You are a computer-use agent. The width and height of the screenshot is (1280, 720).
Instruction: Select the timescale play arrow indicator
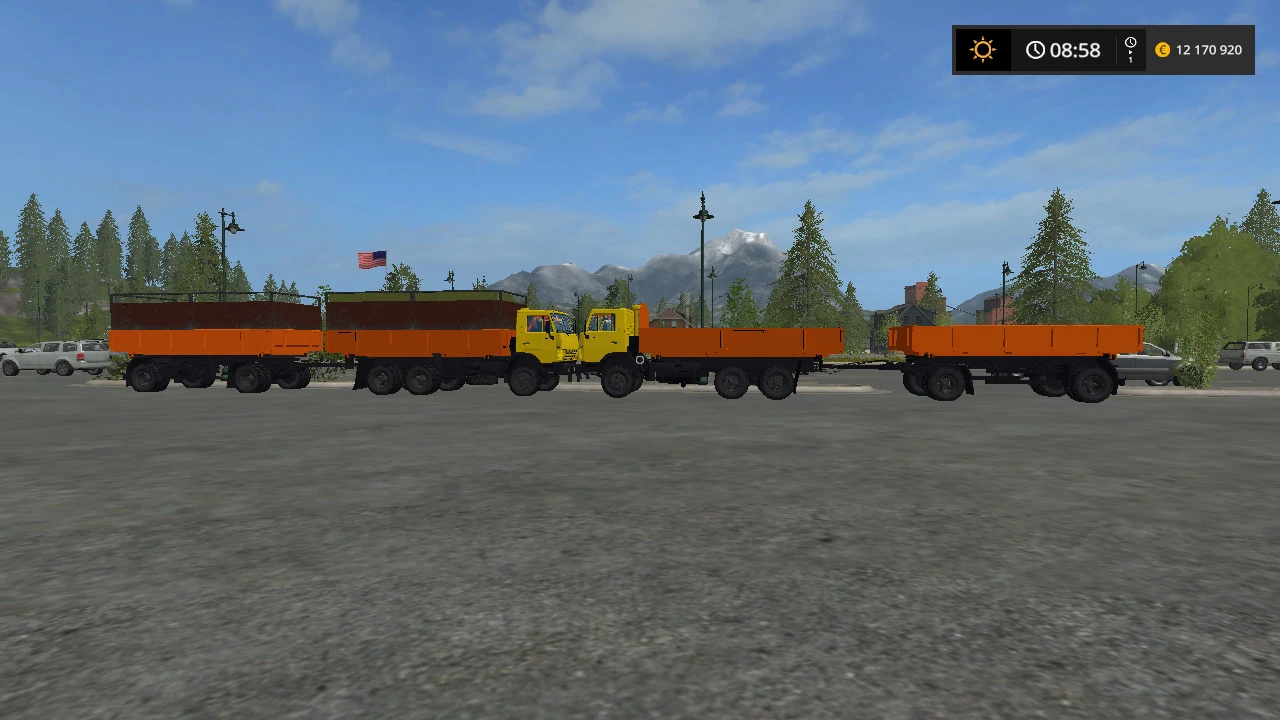point(1131,51)
